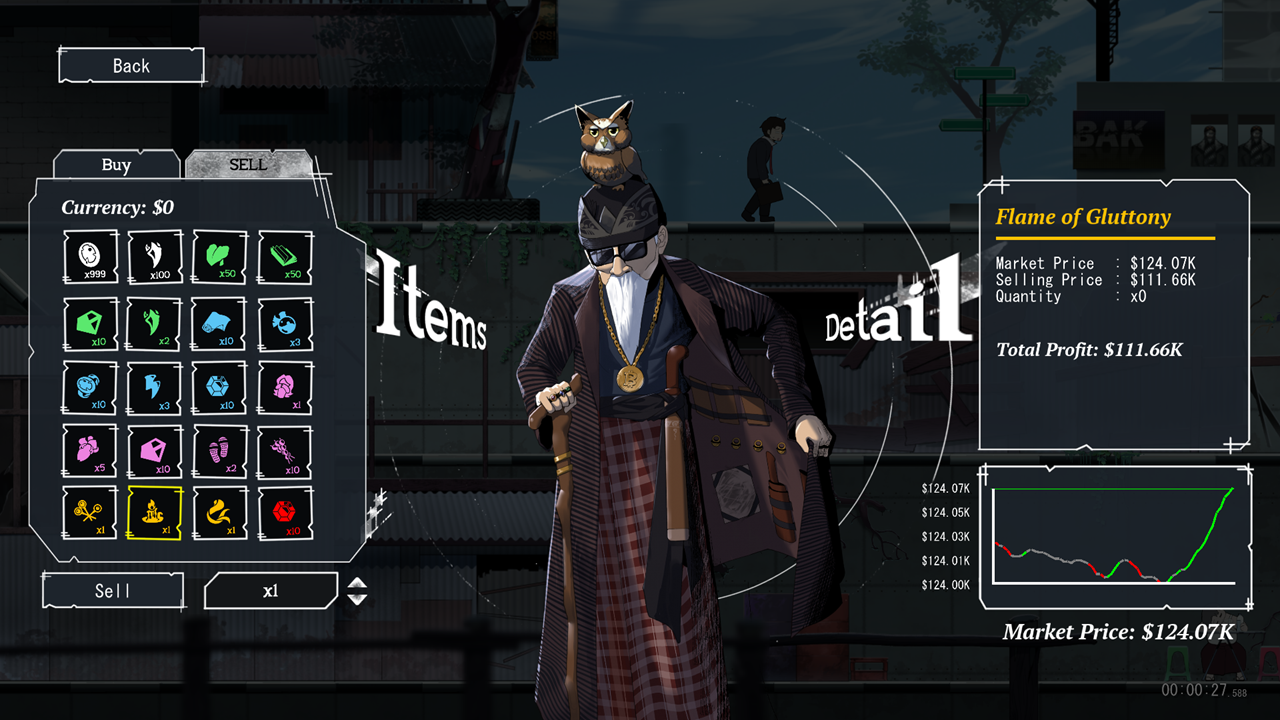Select the blue lightning shard item

[155, 387]
